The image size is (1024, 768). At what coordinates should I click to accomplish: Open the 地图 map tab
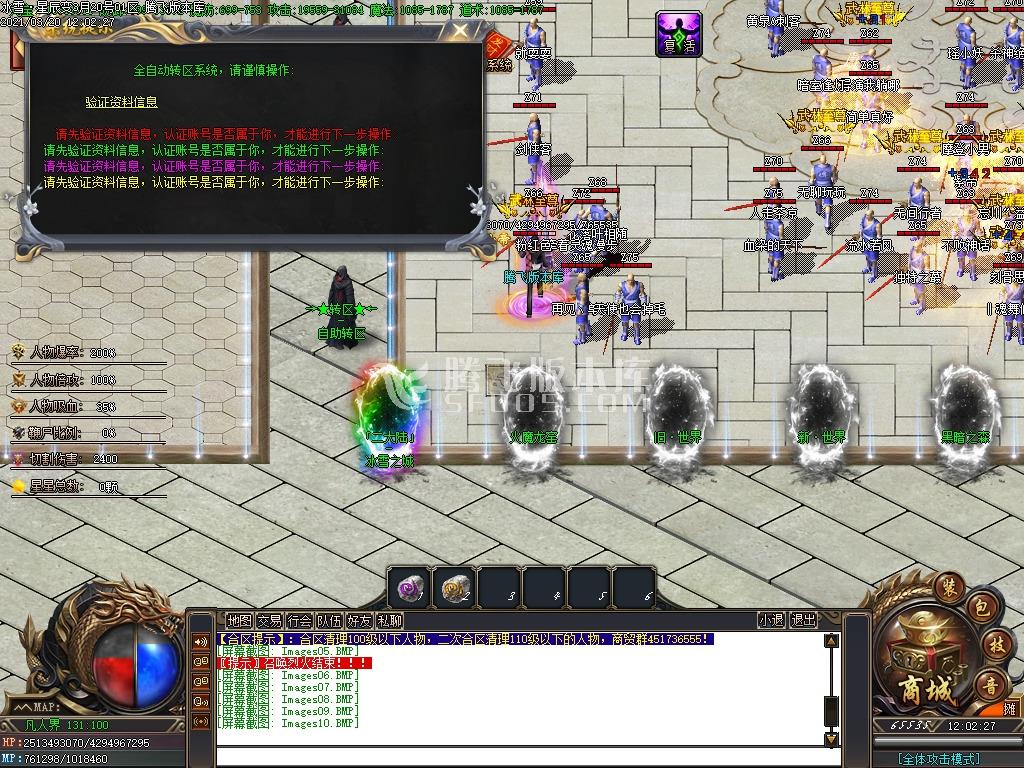[x=239, y=621]
